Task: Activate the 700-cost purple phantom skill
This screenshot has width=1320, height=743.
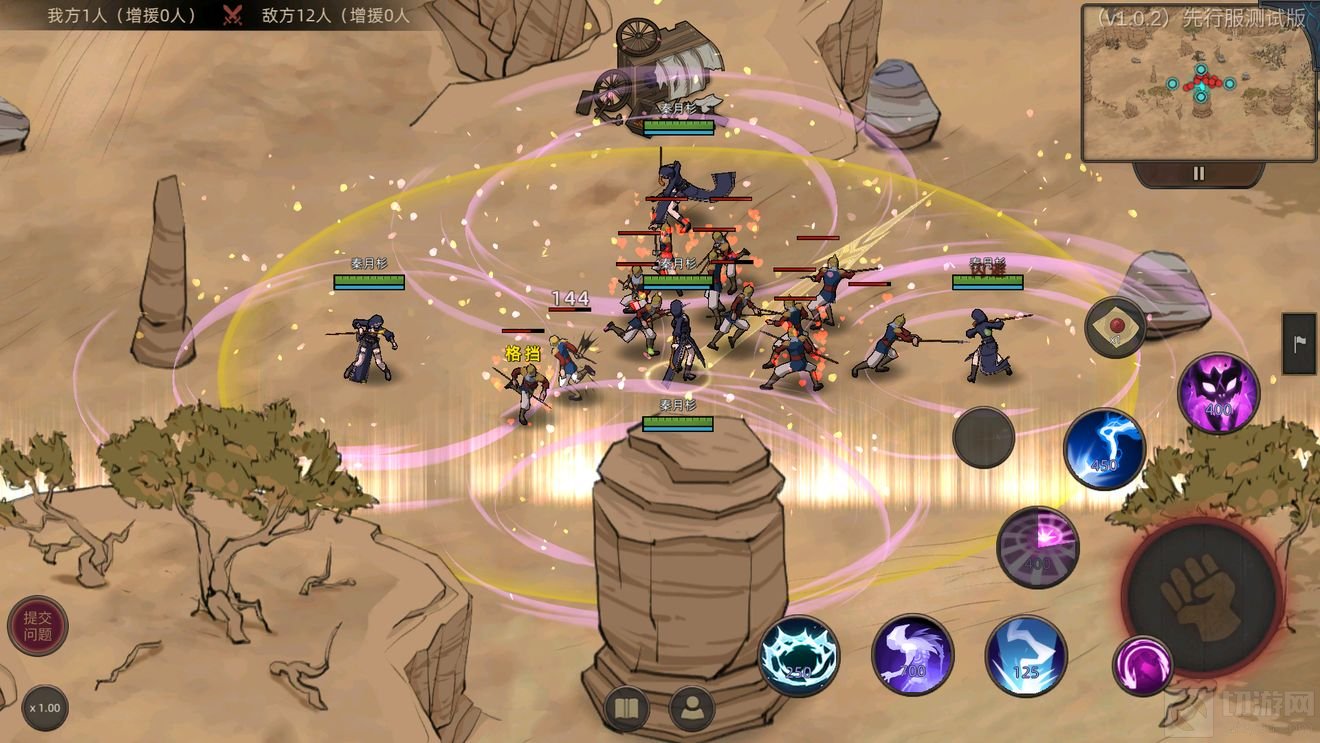Action: click(912, 655)
